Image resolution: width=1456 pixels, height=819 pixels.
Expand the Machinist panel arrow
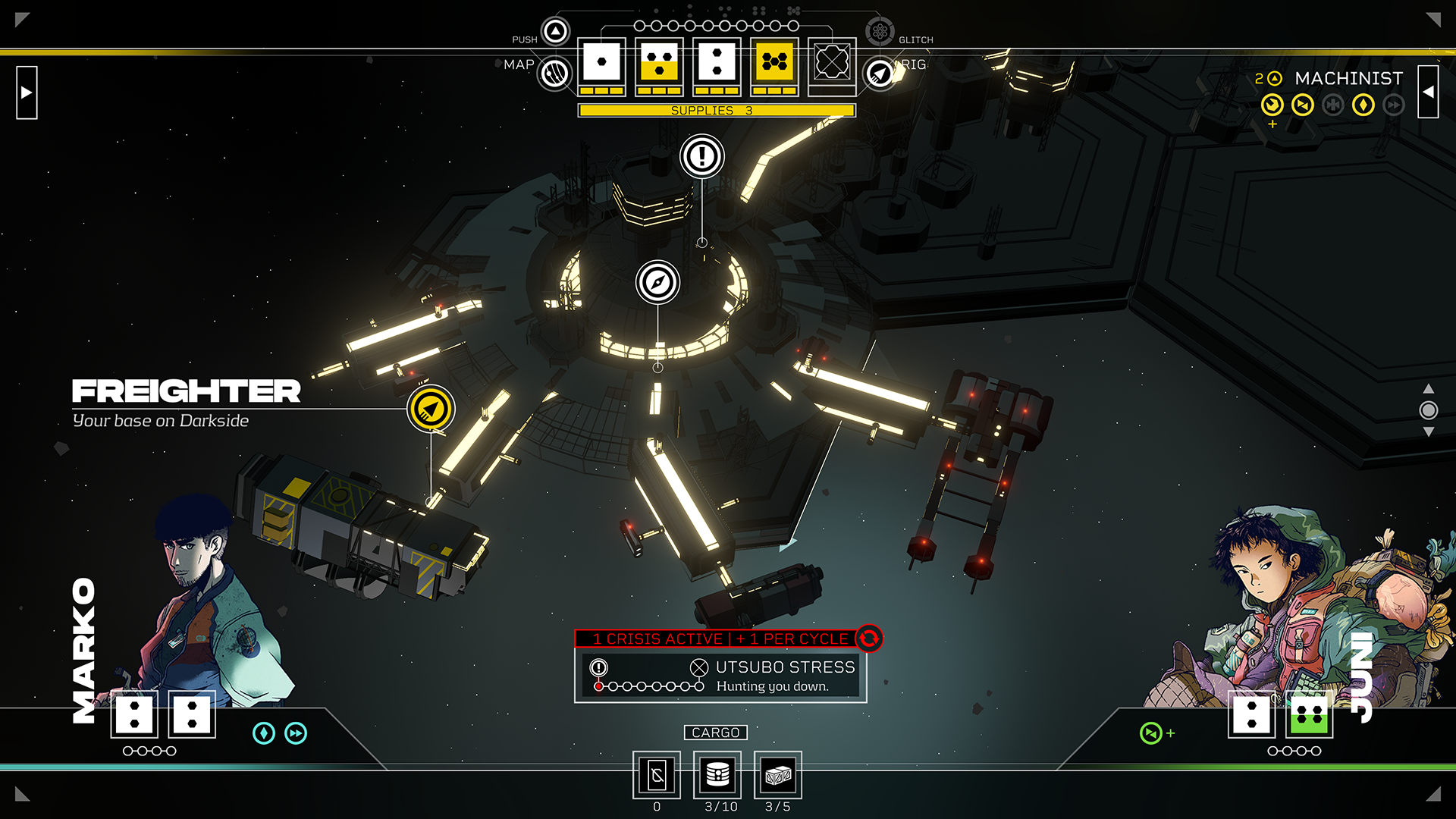point(1428,93)
